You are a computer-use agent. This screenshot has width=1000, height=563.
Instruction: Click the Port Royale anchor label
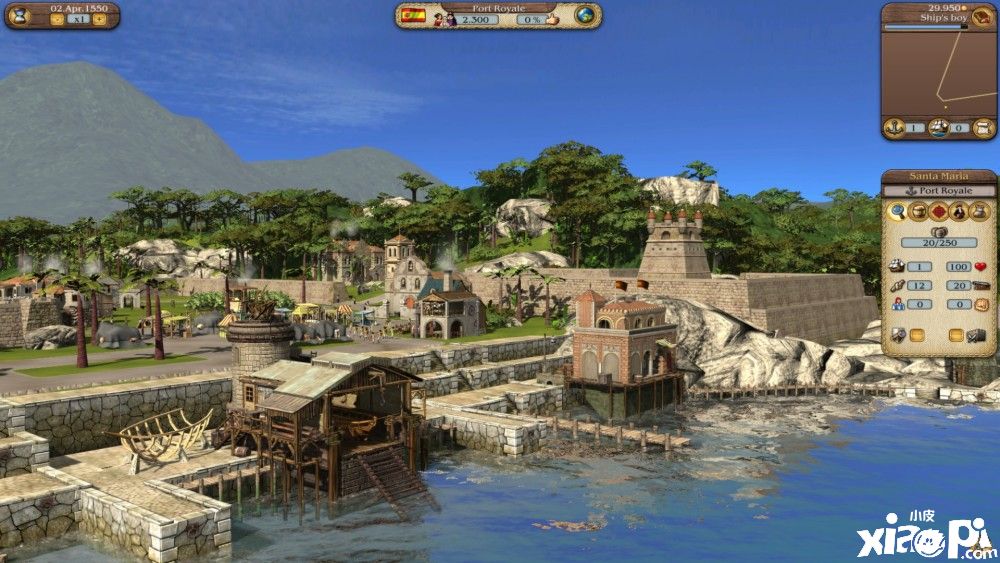click(938, 190)
